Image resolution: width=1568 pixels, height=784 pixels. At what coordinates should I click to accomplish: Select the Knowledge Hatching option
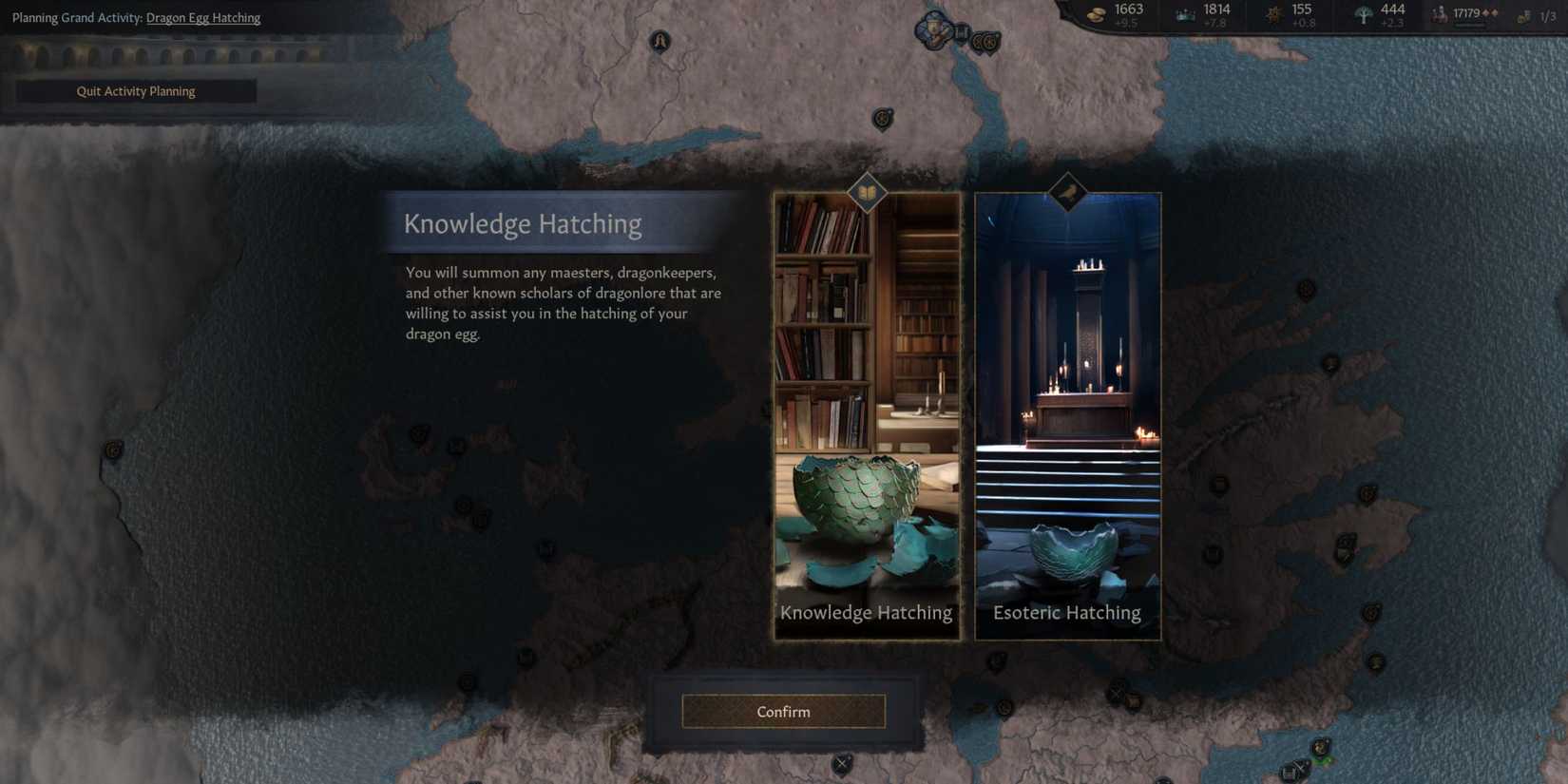[x=866, y=612]
